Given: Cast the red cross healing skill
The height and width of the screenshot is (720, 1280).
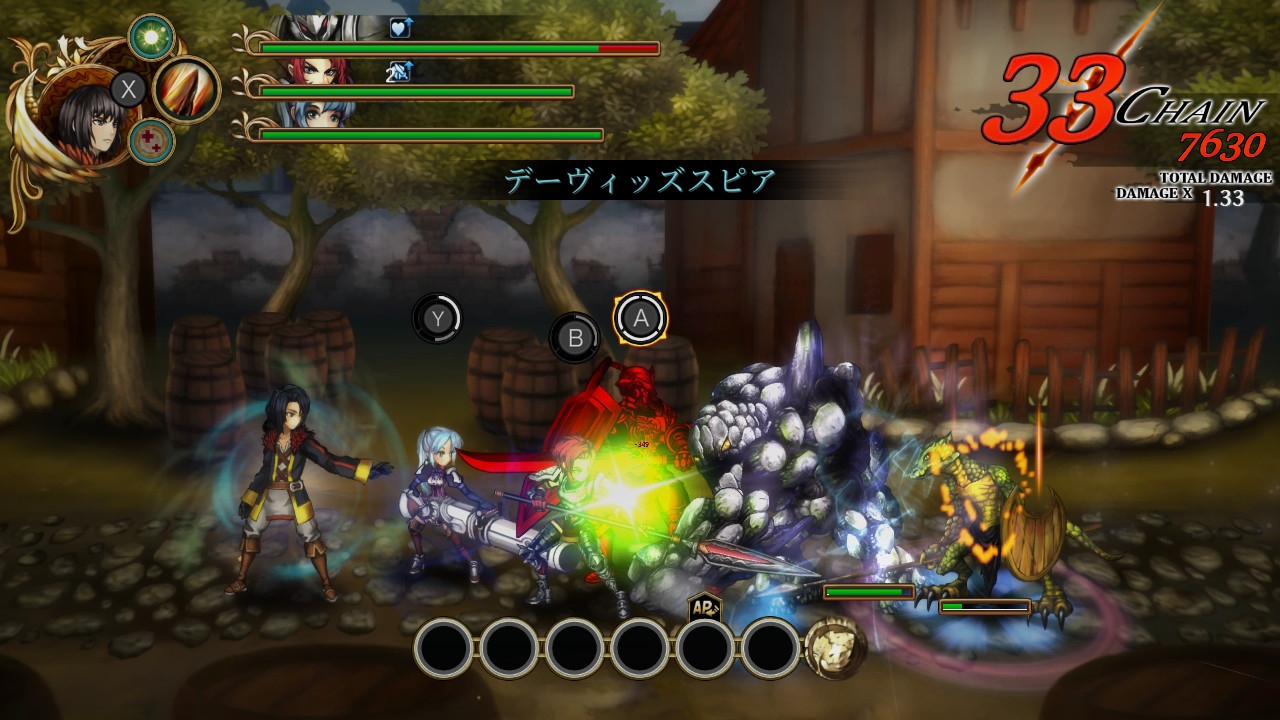Looking at the screenshot, I should coord(152,141).
